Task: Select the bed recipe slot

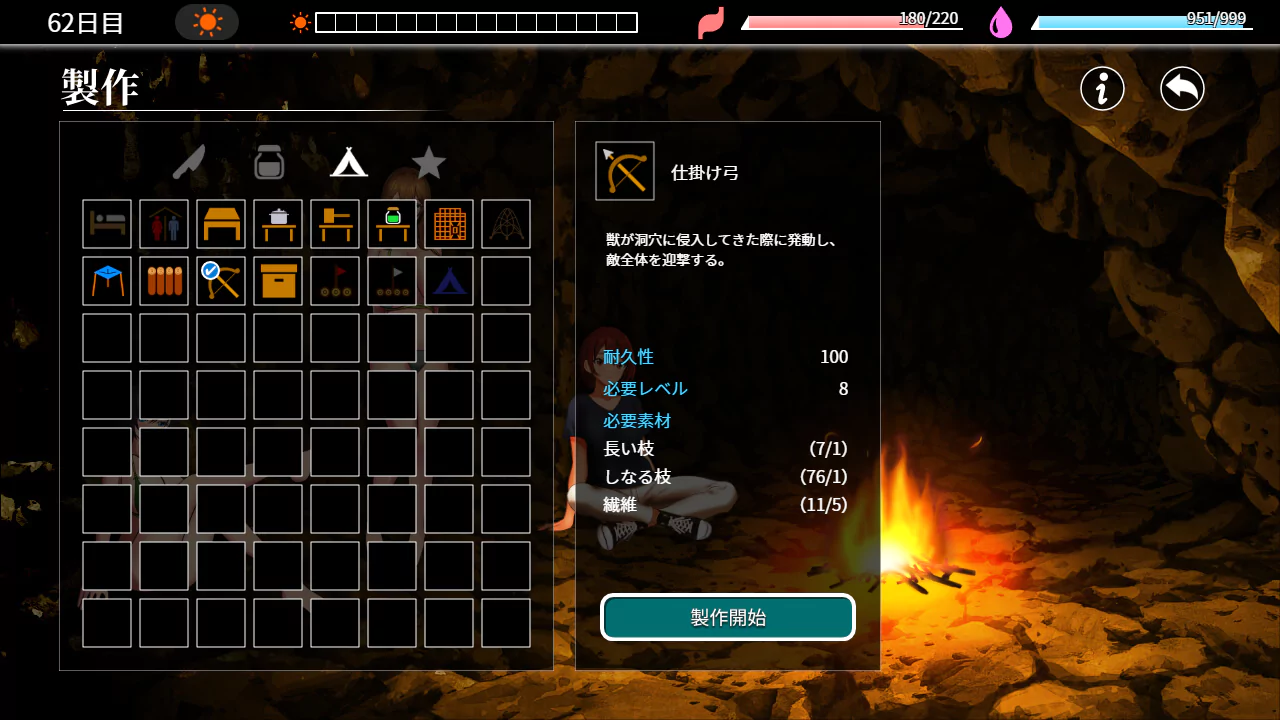Action: (107, 224)
